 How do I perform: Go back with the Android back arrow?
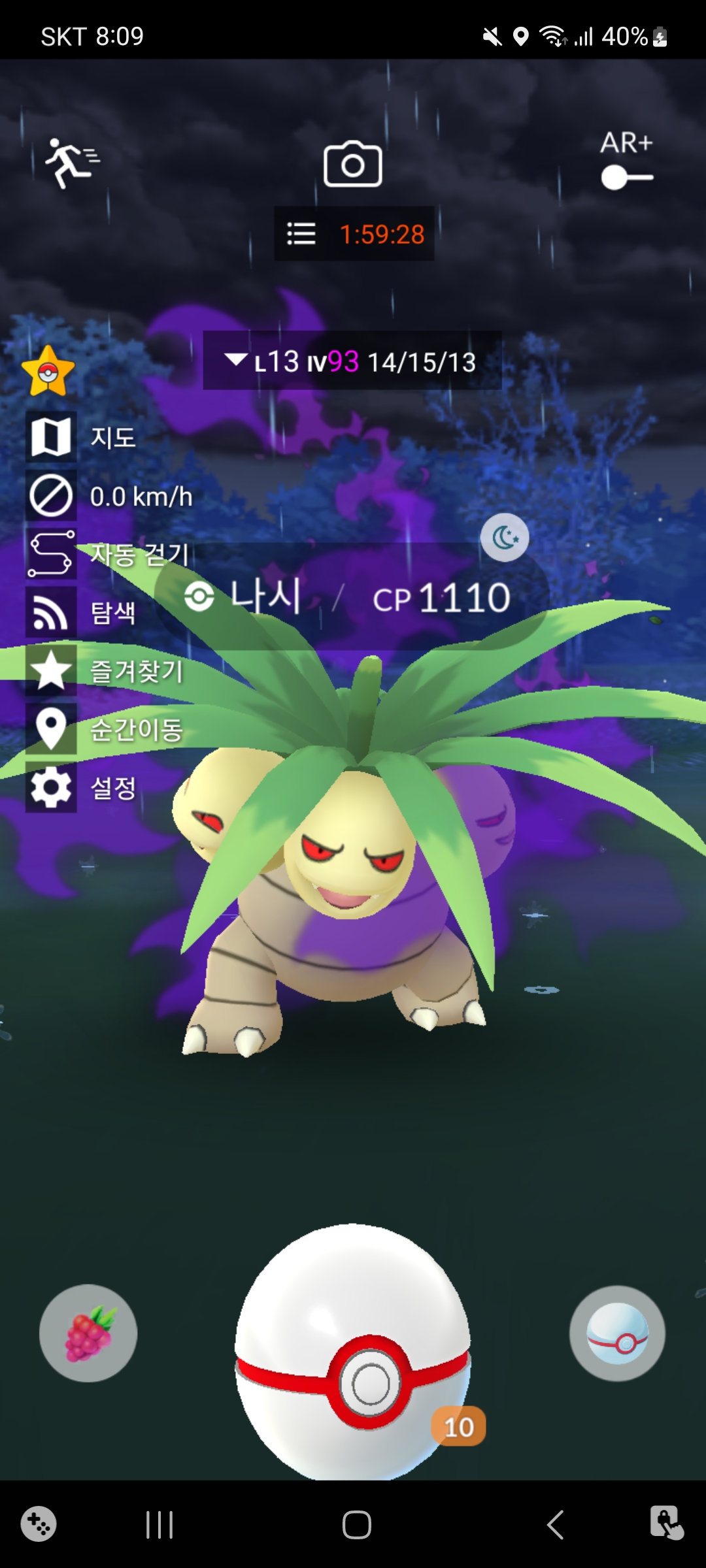click(x=555, y=1526)
